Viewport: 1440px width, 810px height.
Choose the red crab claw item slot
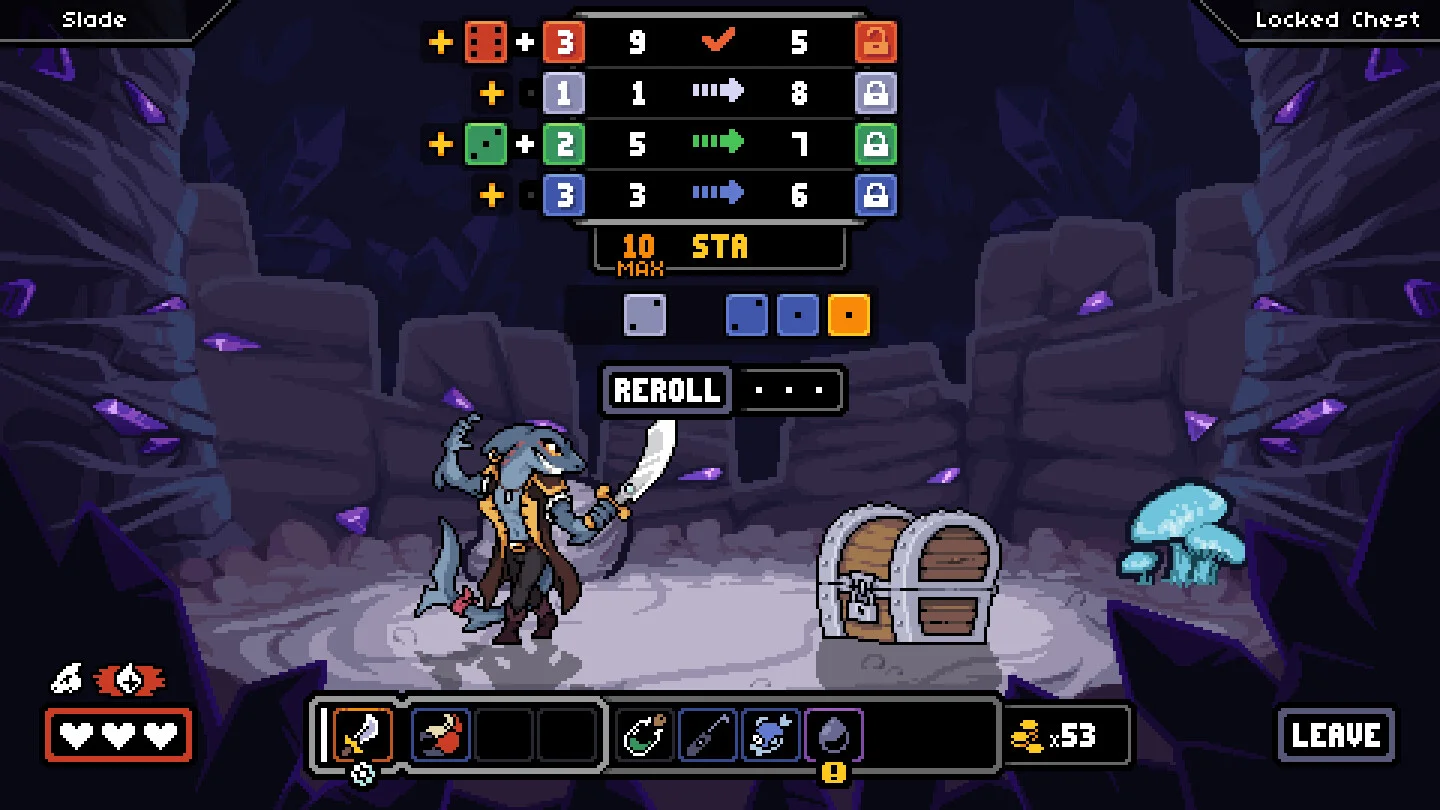[x=441, y=735]
